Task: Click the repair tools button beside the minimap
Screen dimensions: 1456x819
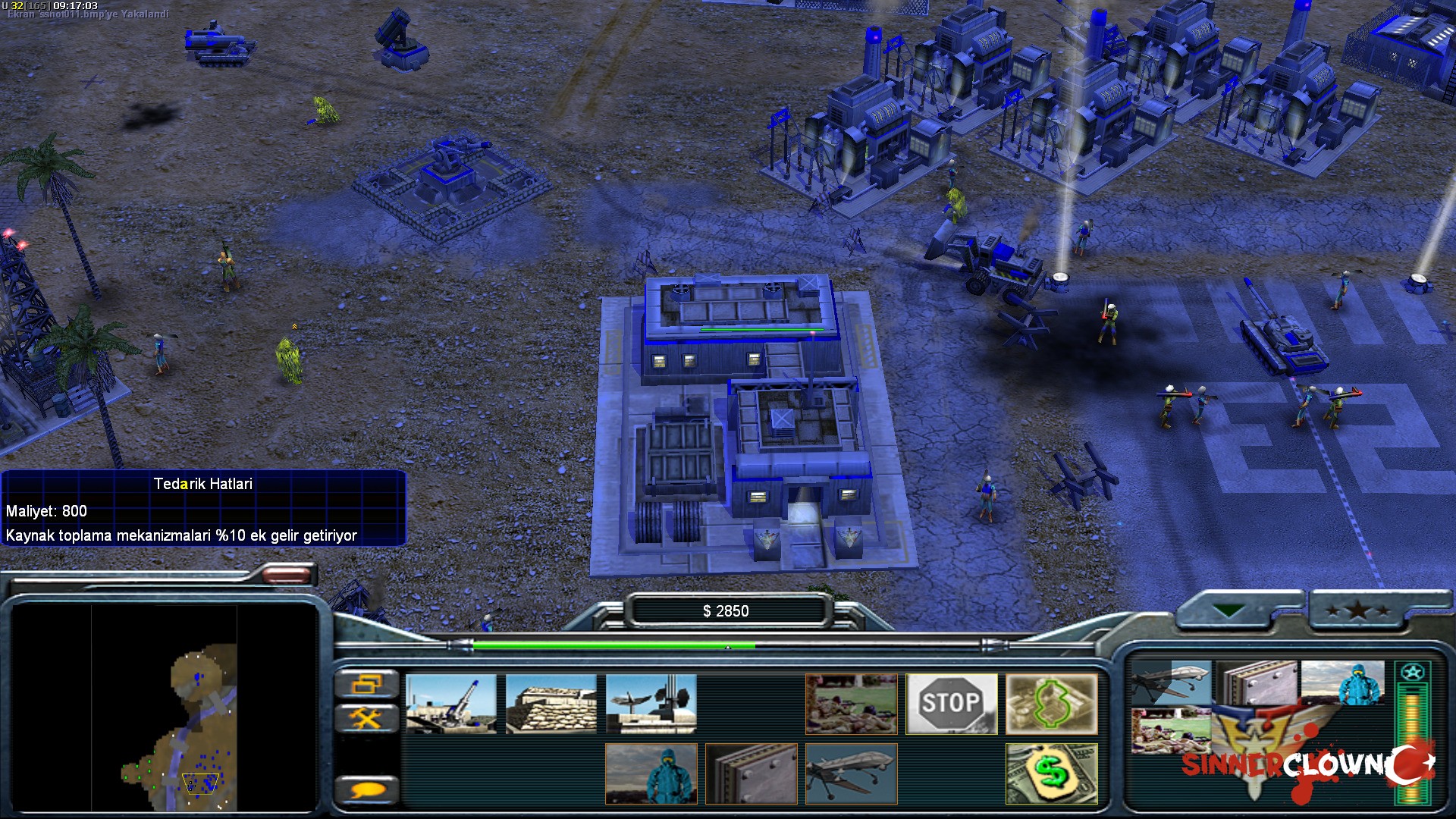Action: coord(369,715)
